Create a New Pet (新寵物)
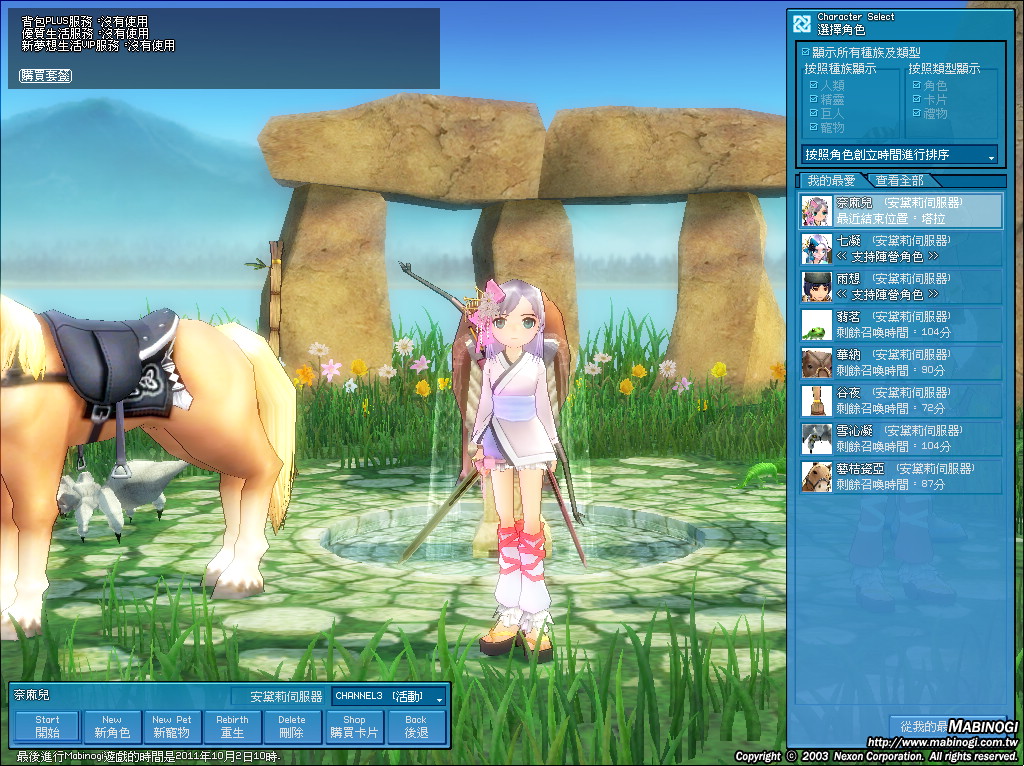 (x=172, y=727)
